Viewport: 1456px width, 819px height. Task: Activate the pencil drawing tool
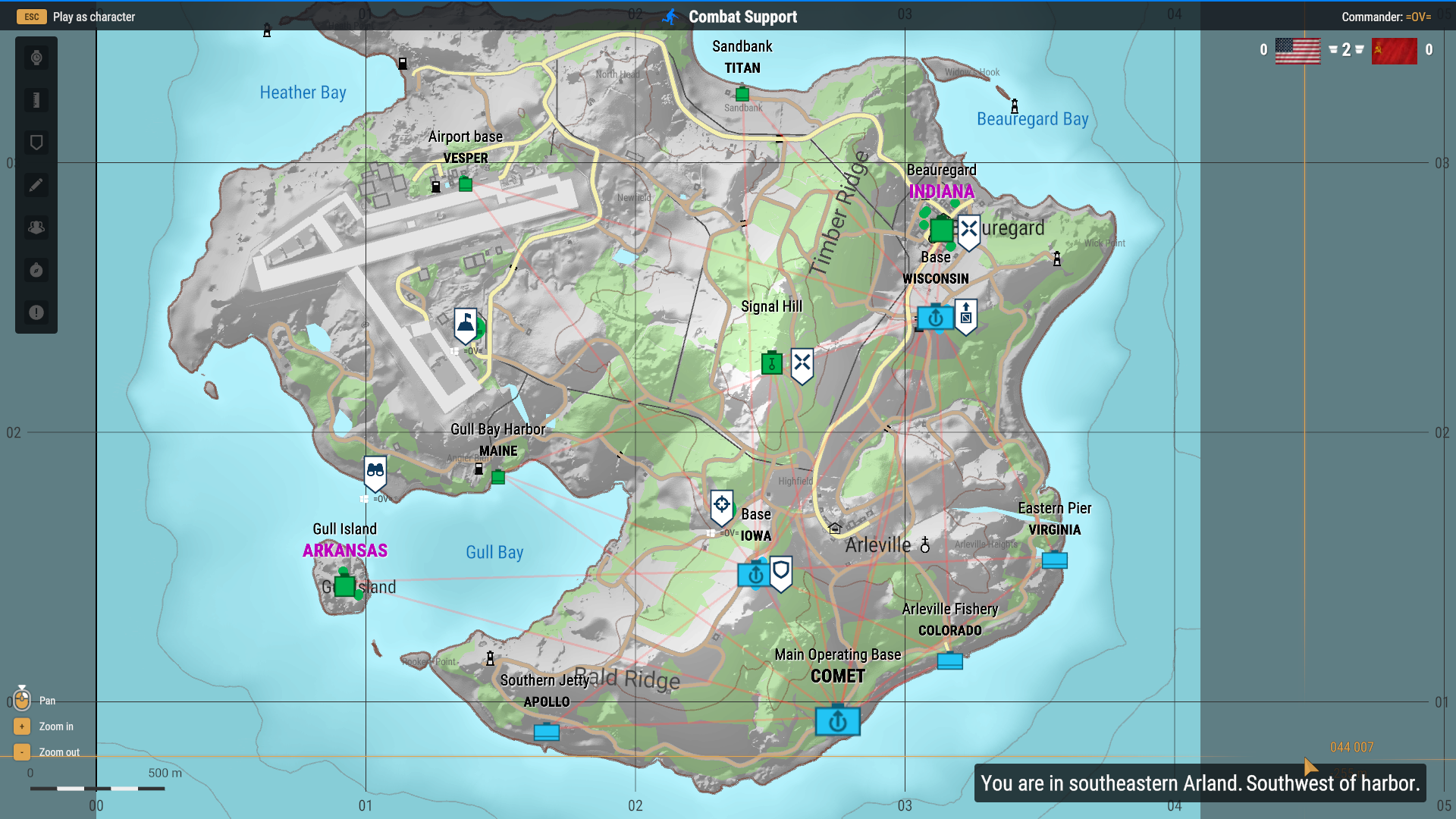pyautogui.click(x=36, y=185)
